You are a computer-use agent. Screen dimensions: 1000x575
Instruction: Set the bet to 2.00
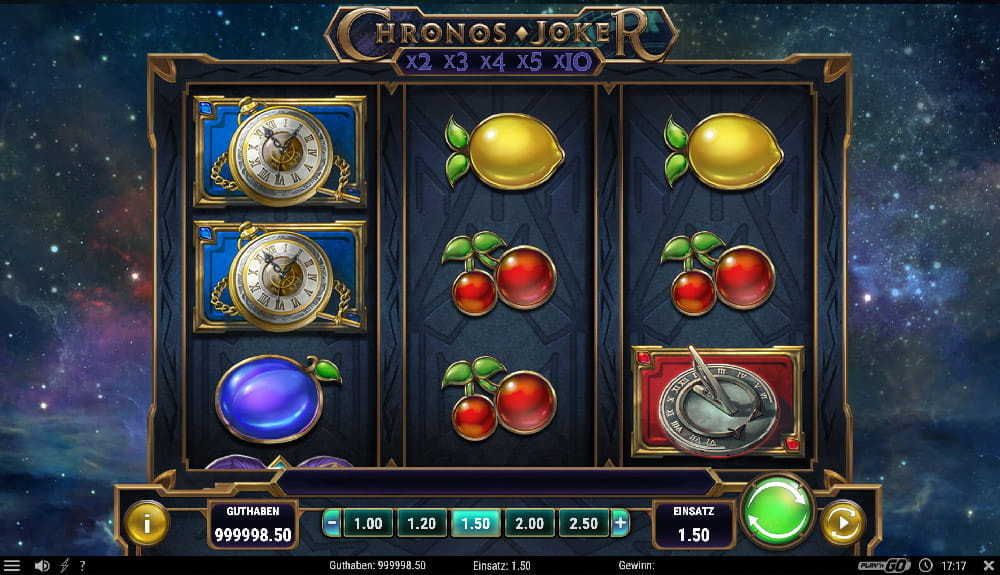point(529,523)
